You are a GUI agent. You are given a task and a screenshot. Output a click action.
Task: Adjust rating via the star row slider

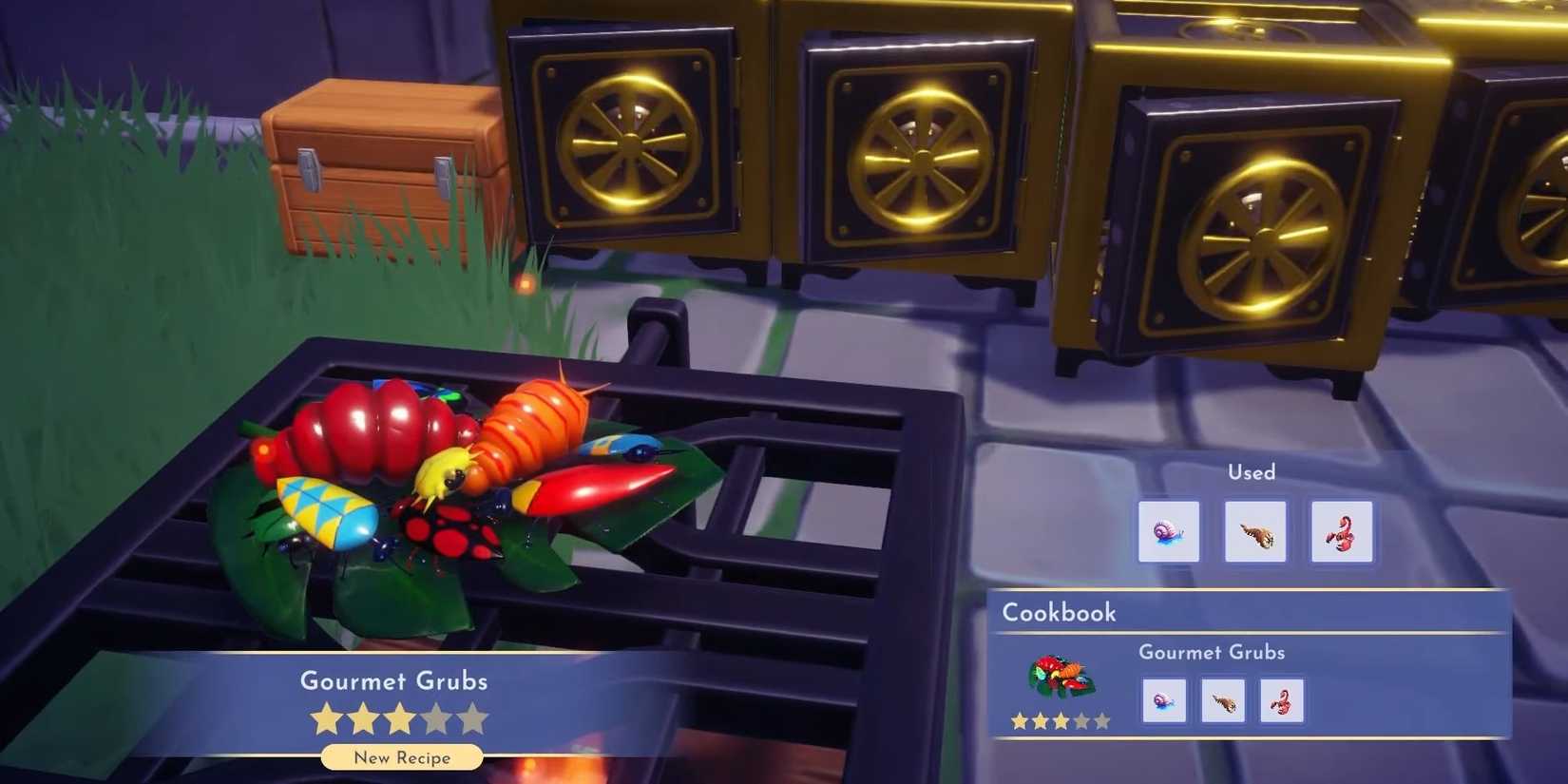coord(400,719)
